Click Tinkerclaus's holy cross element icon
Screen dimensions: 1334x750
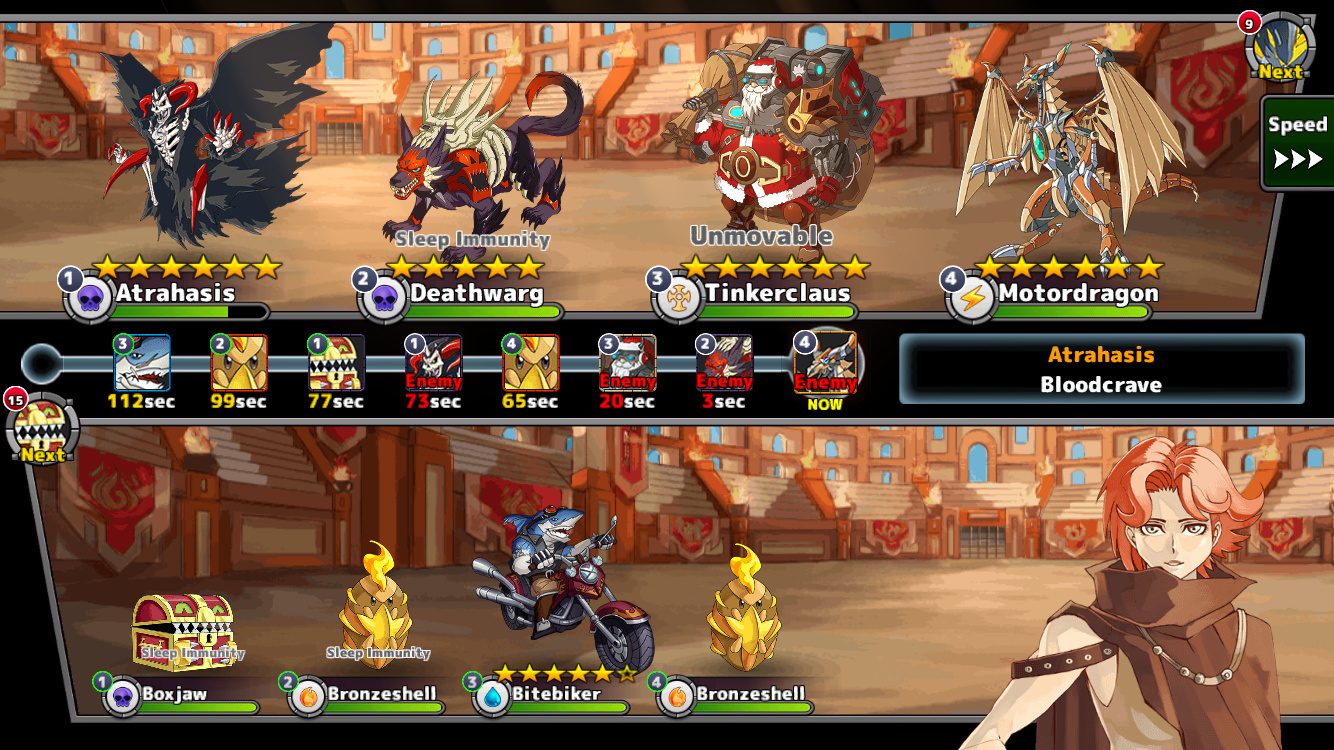pos(677,299)
